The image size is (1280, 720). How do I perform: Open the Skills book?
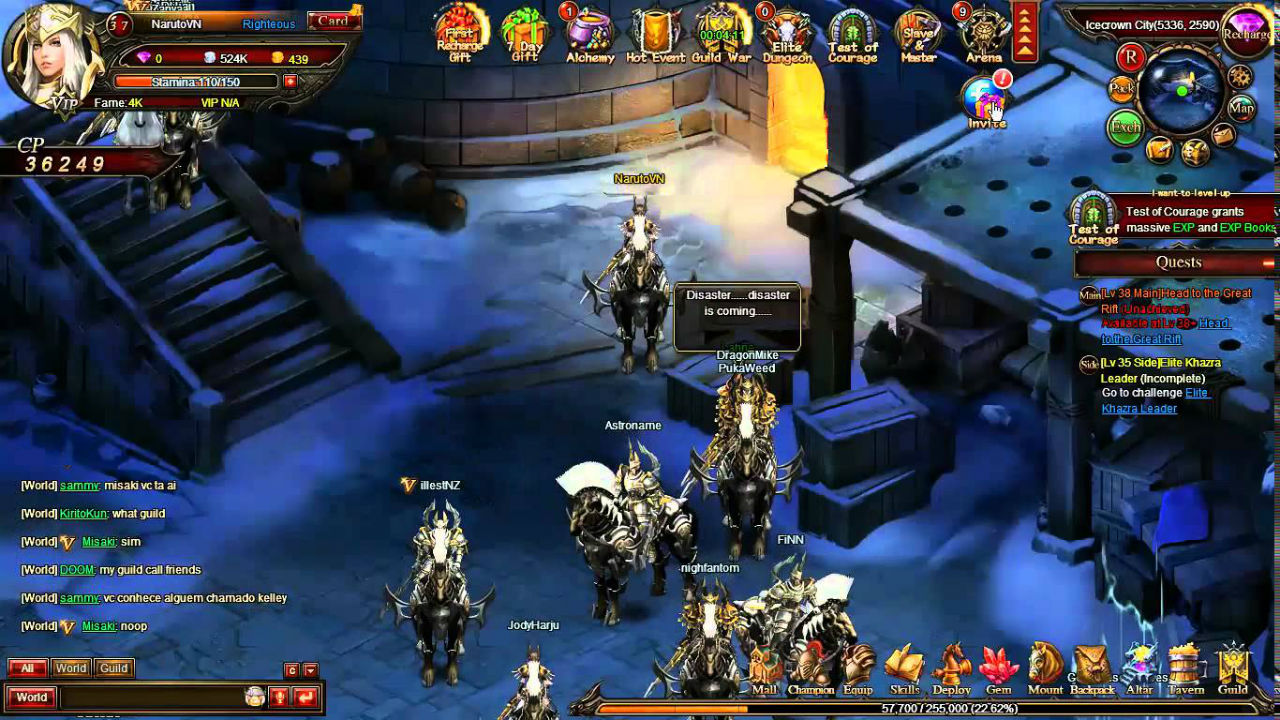[x=904, y=670]
